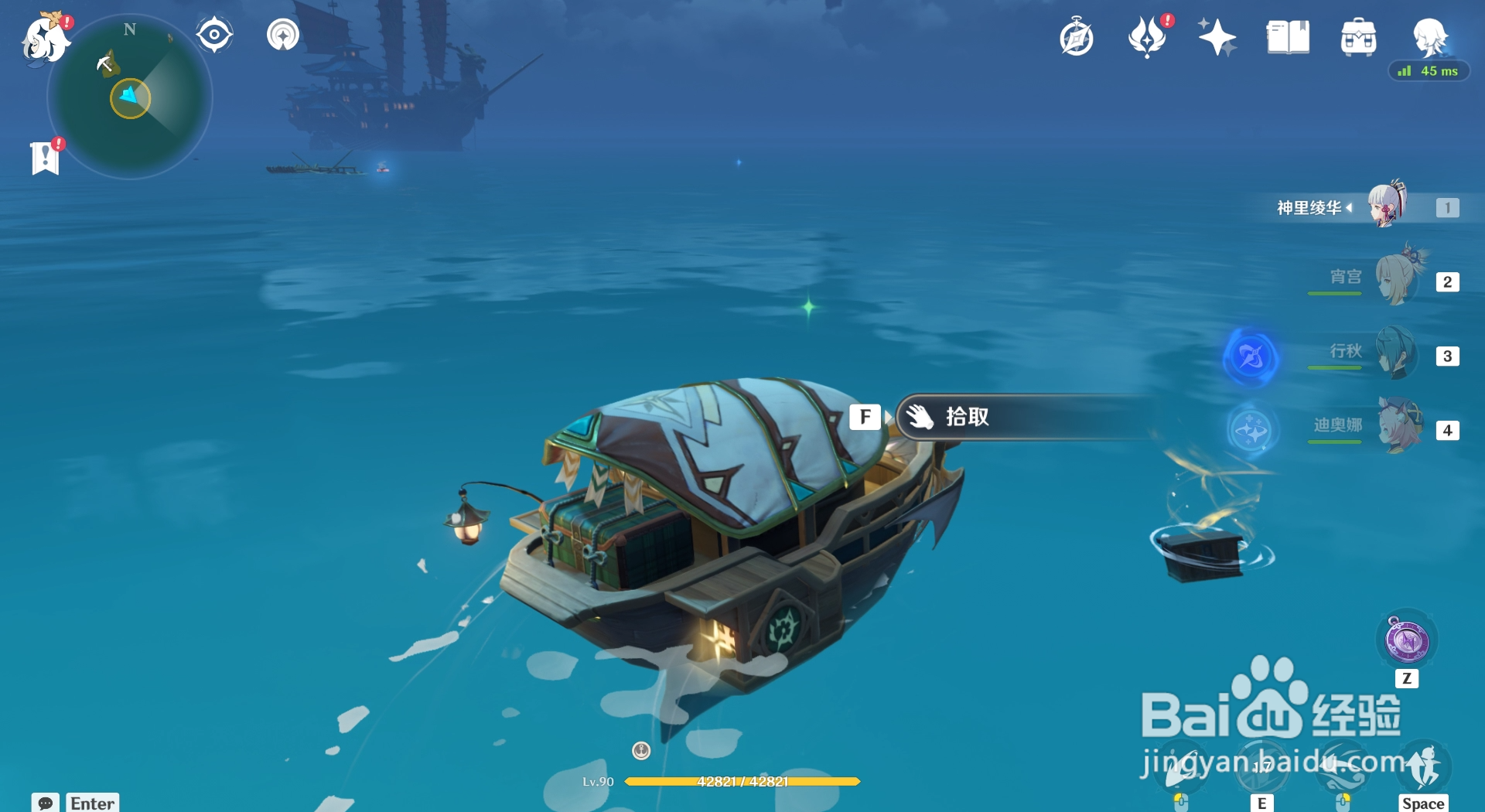
Task: Toggle the tracking beacon icon near the minimap
Action: (x=283, y=34)
